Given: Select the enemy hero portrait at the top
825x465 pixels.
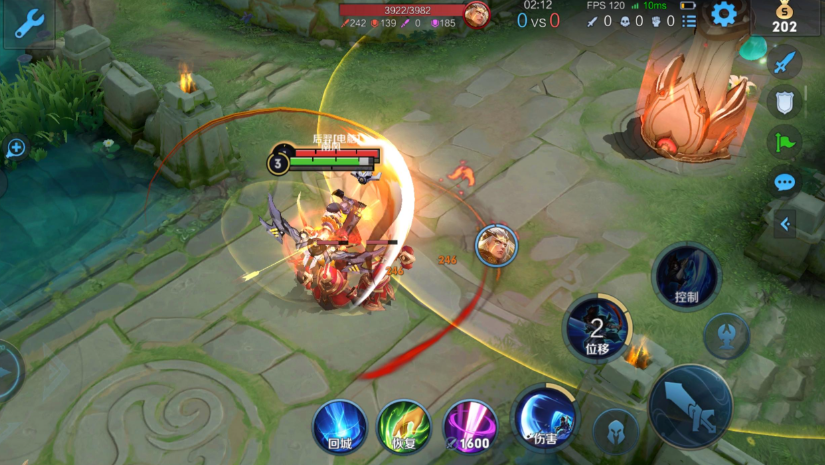Looking at the screenshot, I should (x=478, y=15).
